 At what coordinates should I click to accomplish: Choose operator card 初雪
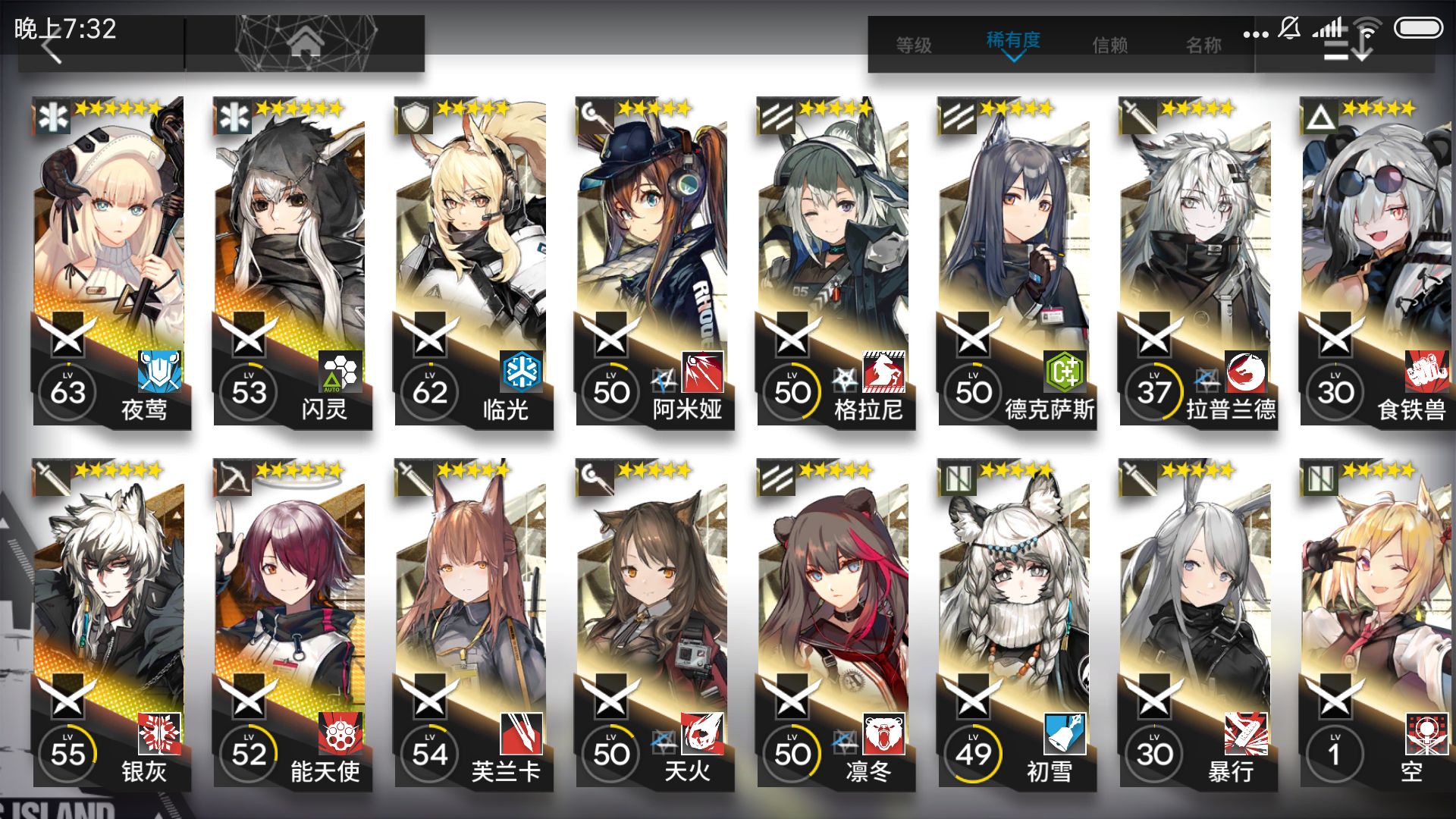(x=1015, y=623)
